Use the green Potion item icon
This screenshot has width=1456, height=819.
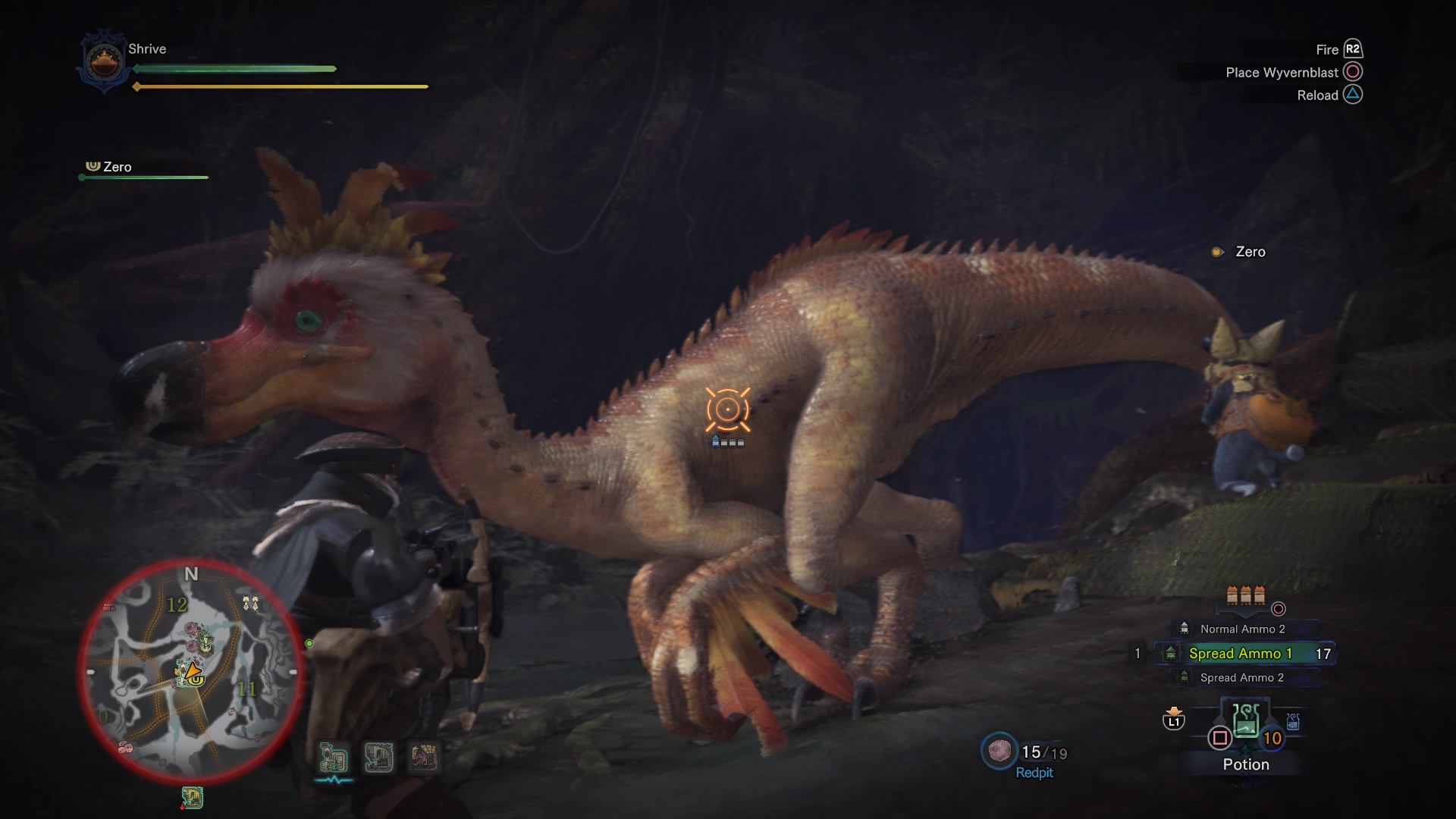tap(1245, 722)
